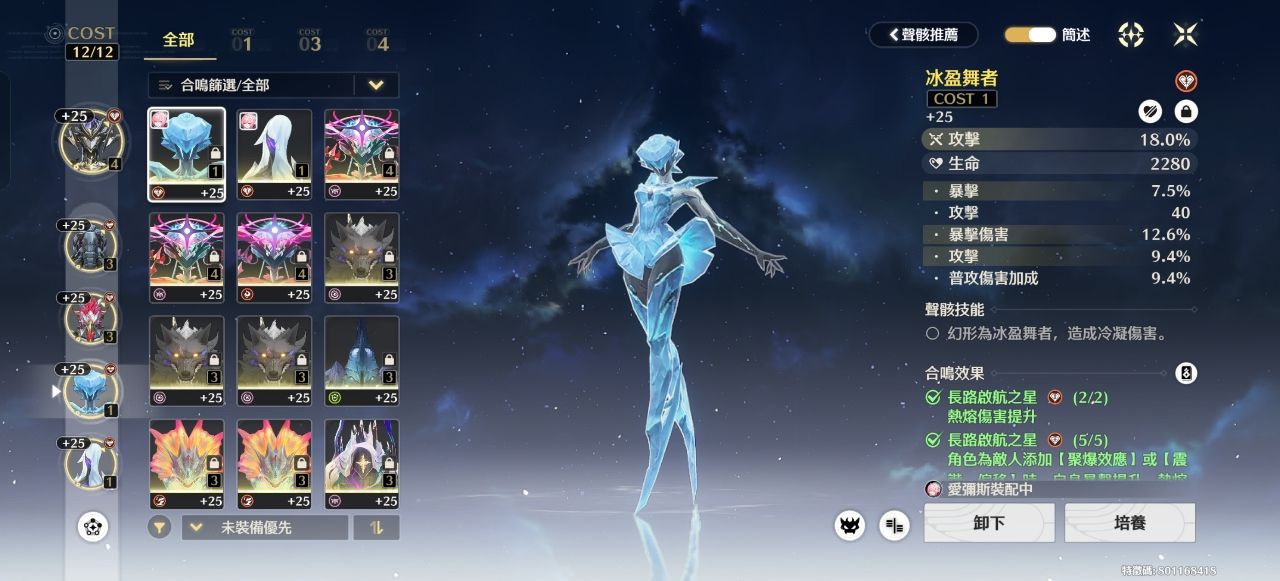Viewport: 1280px width, 581px height.
Task: Click the 合鳴效果 info icon
Action: click(1186, 373)
